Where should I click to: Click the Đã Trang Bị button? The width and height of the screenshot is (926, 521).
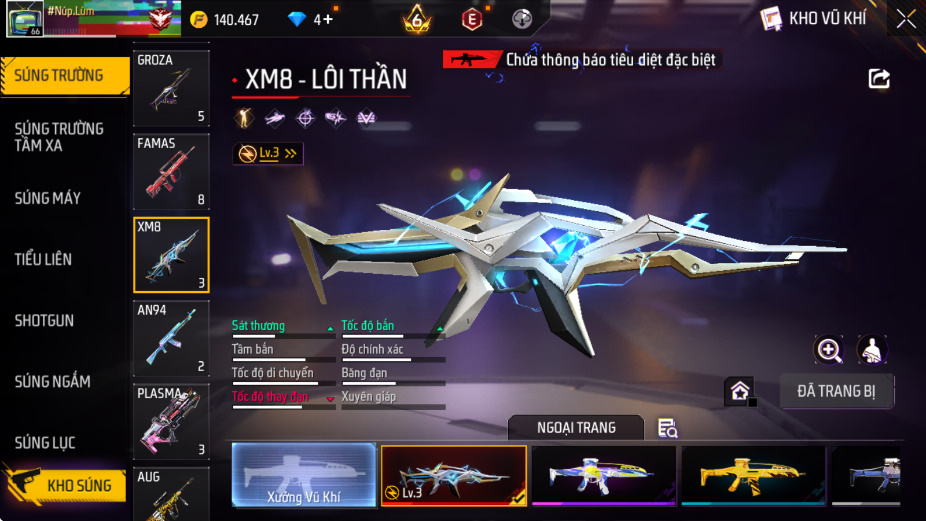[x=837, y=391]
